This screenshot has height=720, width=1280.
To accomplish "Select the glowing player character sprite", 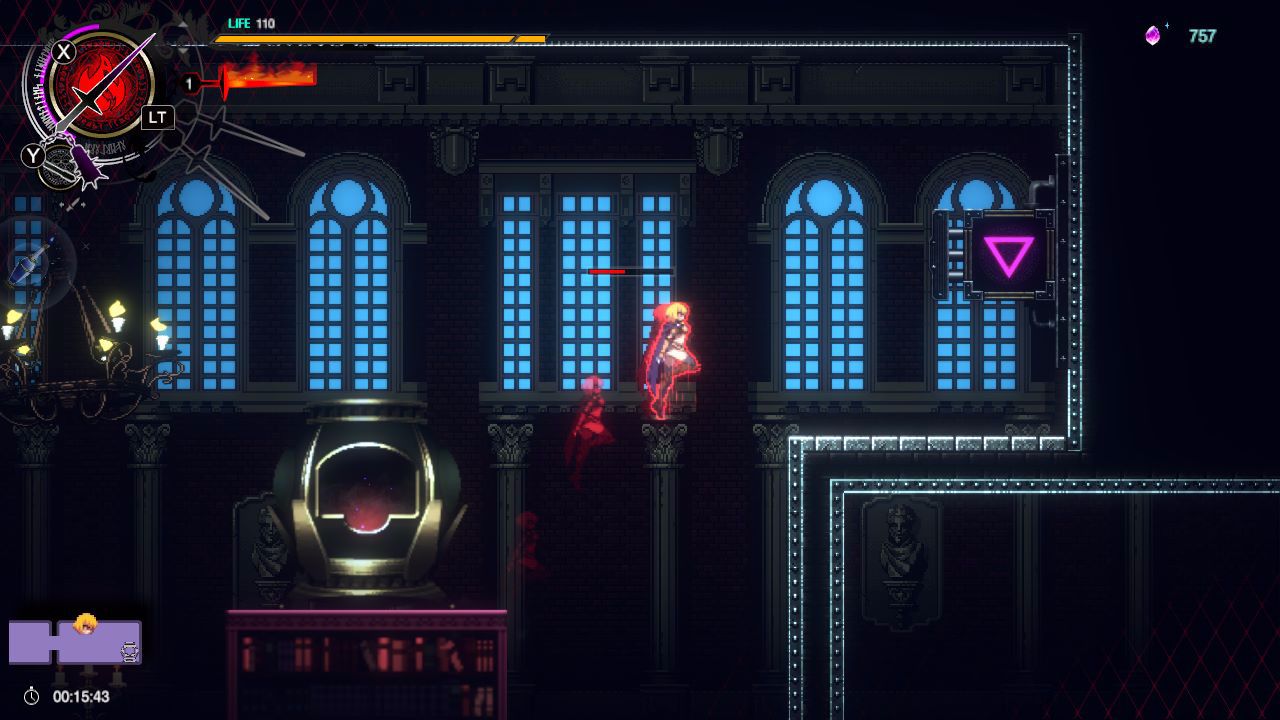I will pos(676,345).
